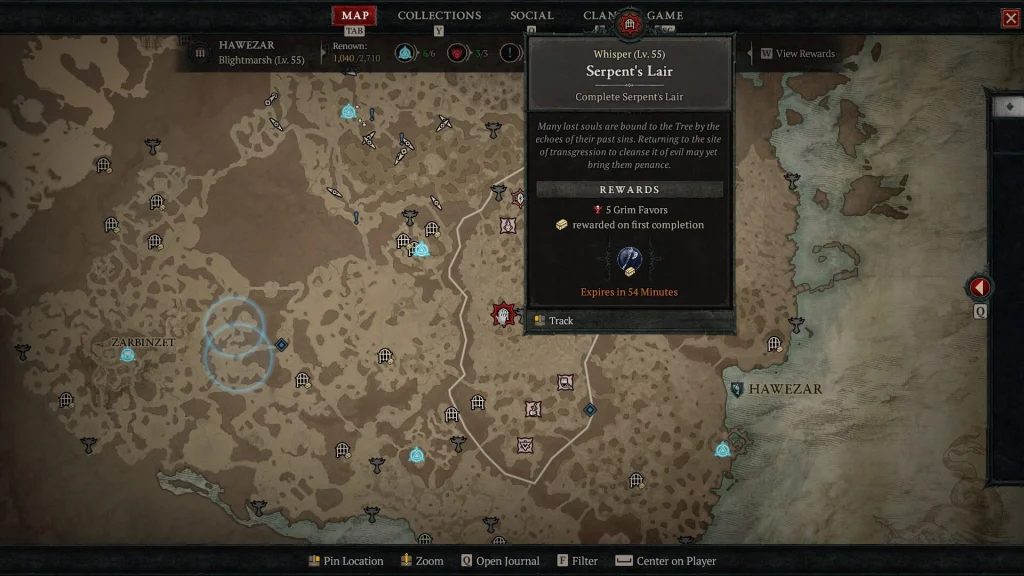The height and width of the screenshot is (576, 1024).
Task: Open the map Filter options
Action: pyautogui.click(x=578, y=561)
